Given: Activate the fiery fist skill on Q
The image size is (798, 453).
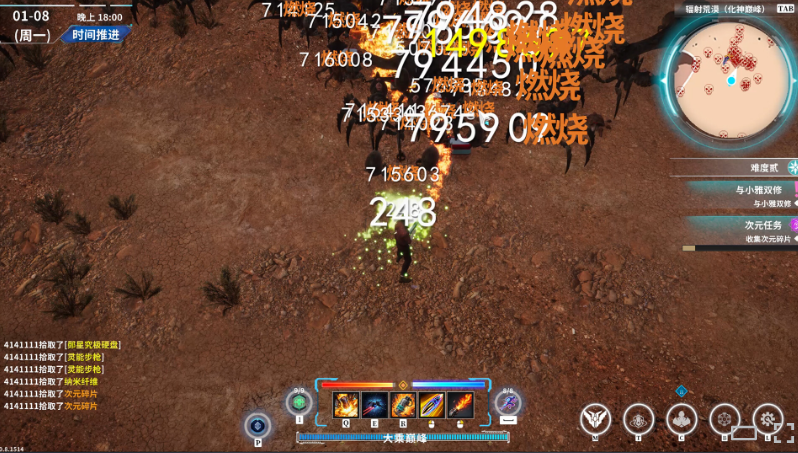Looking at the screenshot, I should tap(346, 405).
